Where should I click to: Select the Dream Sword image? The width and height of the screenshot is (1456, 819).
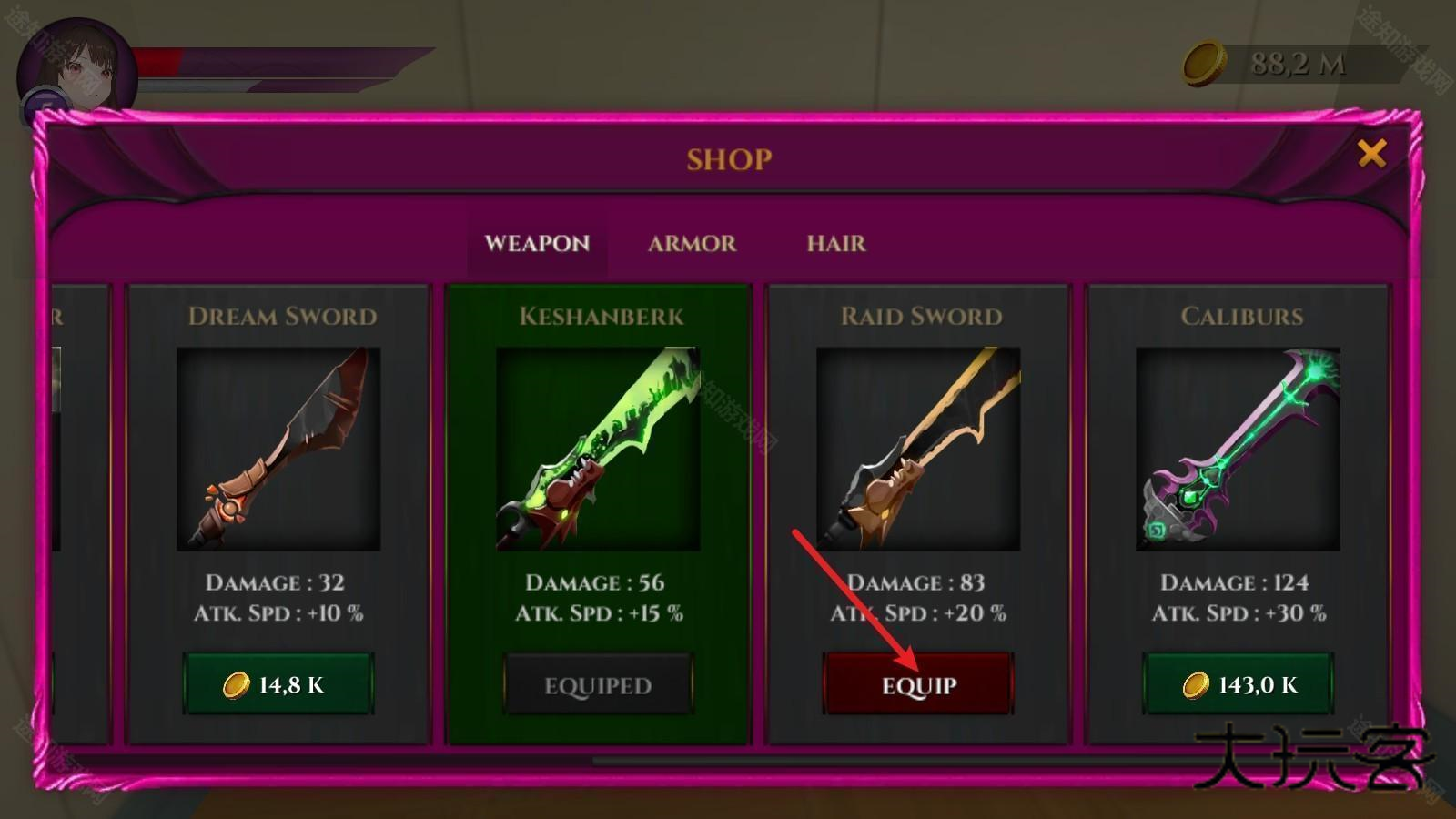278,449
